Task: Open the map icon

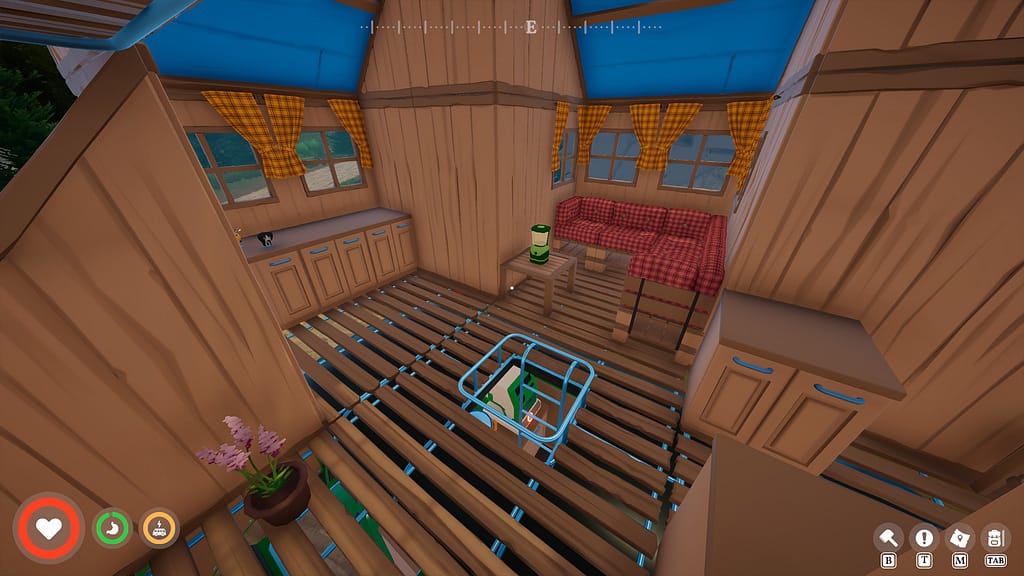Action: pyautogui.click(x=959, y=538)
